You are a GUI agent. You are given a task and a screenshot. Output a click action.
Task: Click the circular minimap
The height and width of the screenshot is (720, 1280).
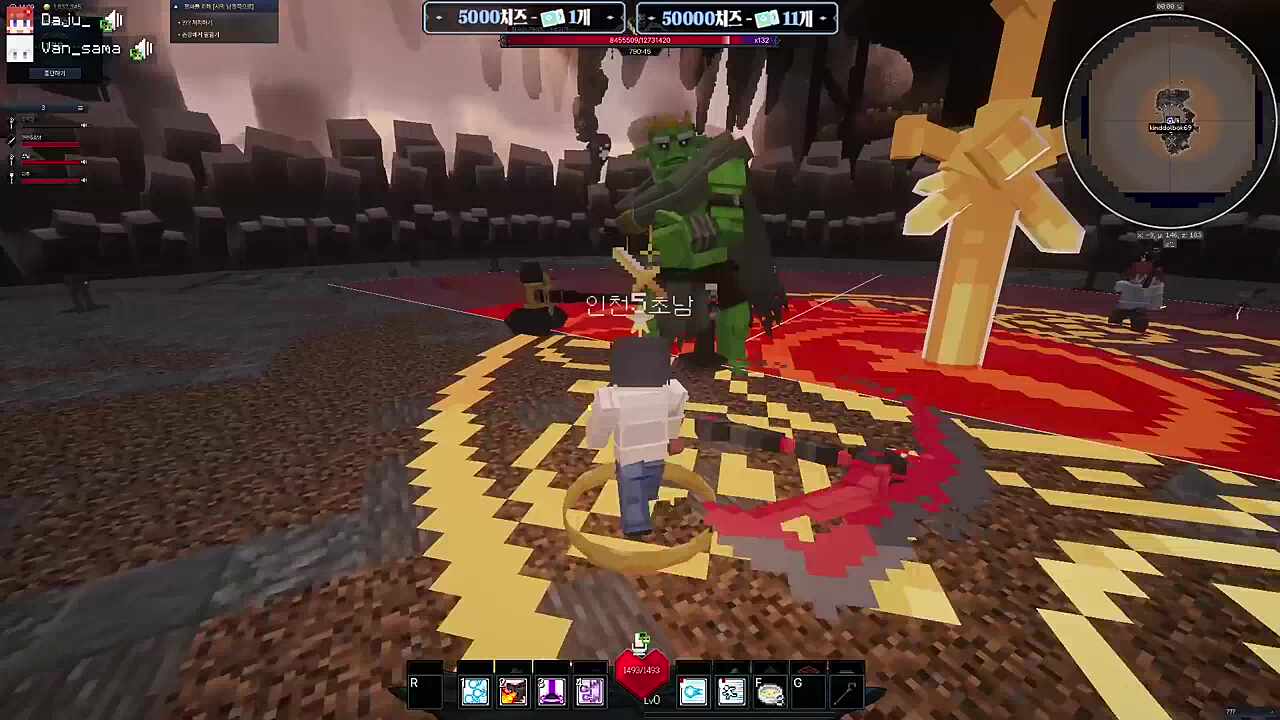pyautogui.click(x=1168, y=122)
